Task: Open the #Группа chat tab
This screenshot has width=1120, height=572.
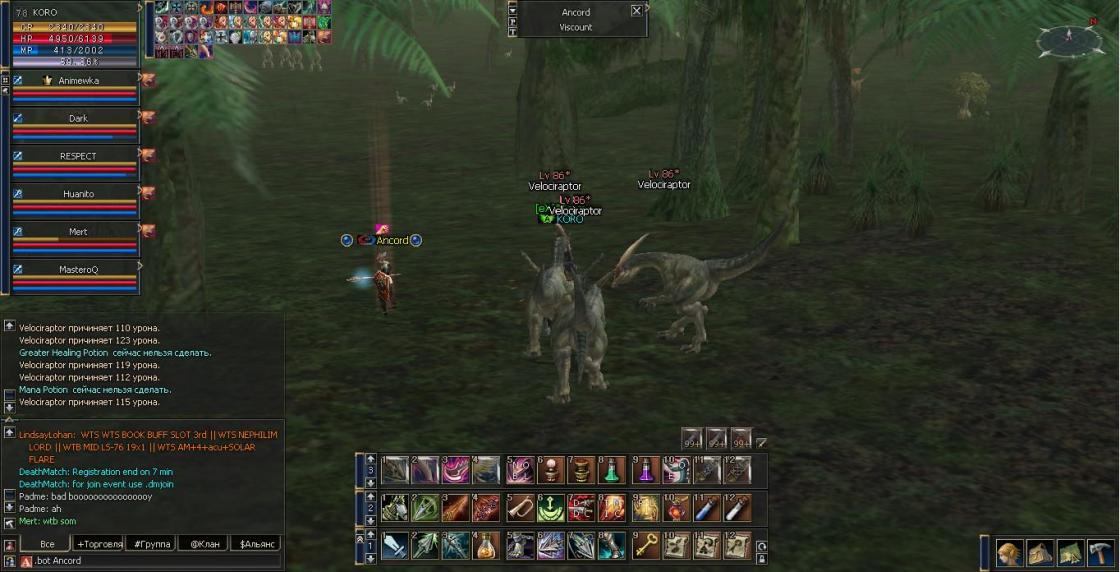Action: click(x=151, y=544)
